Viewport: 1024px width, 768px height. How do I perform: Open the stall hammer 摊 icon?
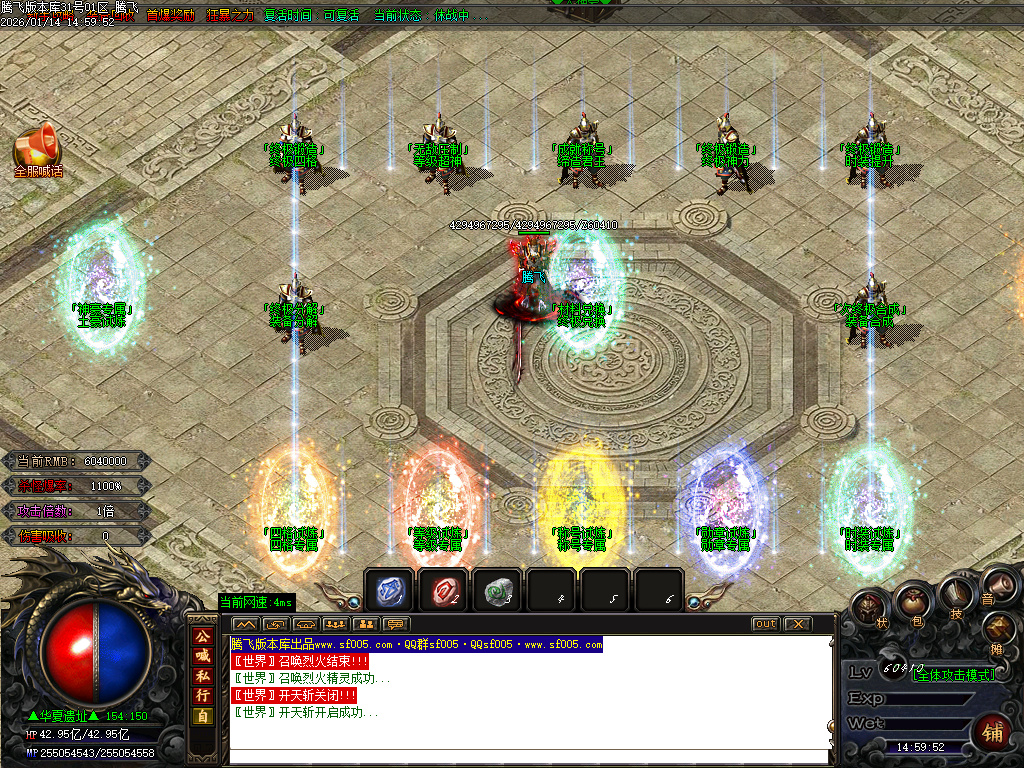[997, 628]
